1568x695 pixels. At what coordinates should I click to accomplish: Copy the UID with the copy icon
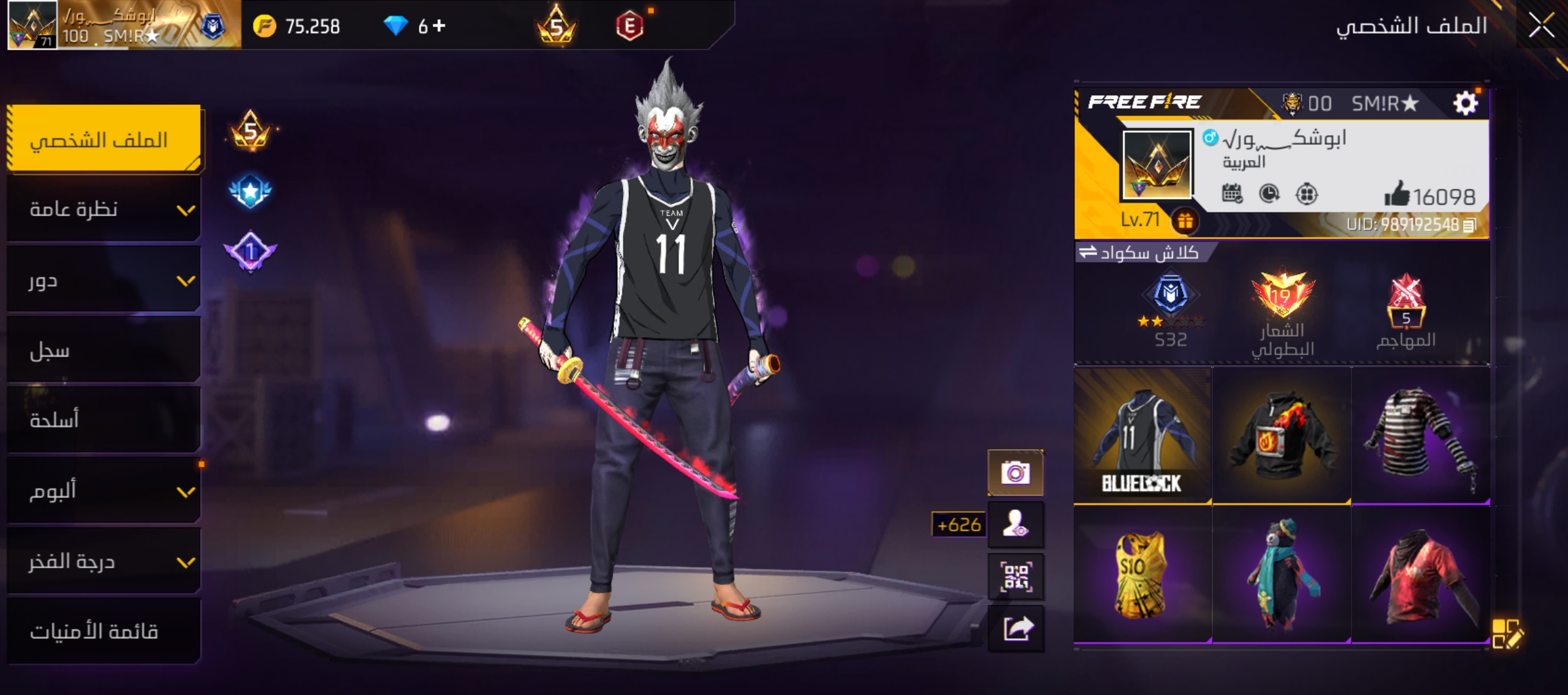tap(1470, 225)
